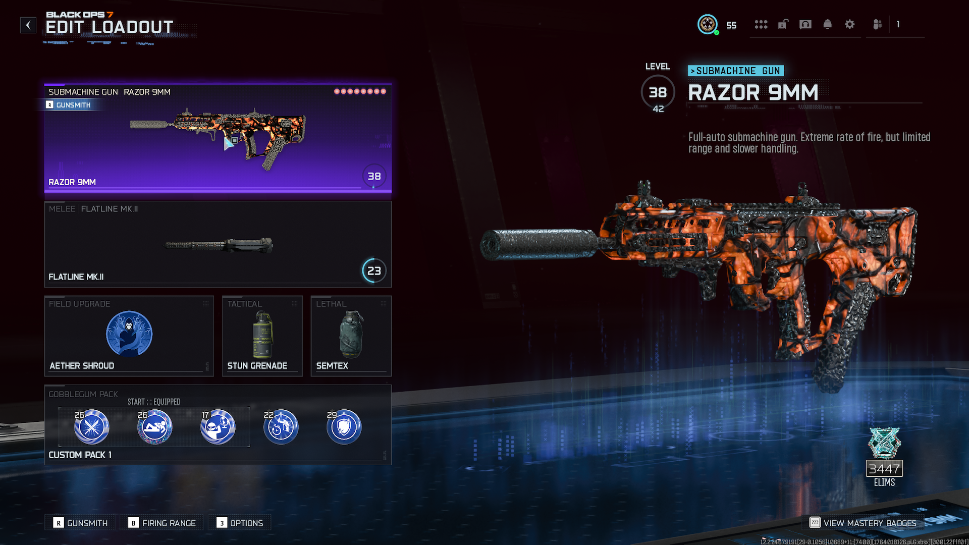Pick the shield emblem gobblegum
This screenshot has width=969, height=545.
point(344,428)
